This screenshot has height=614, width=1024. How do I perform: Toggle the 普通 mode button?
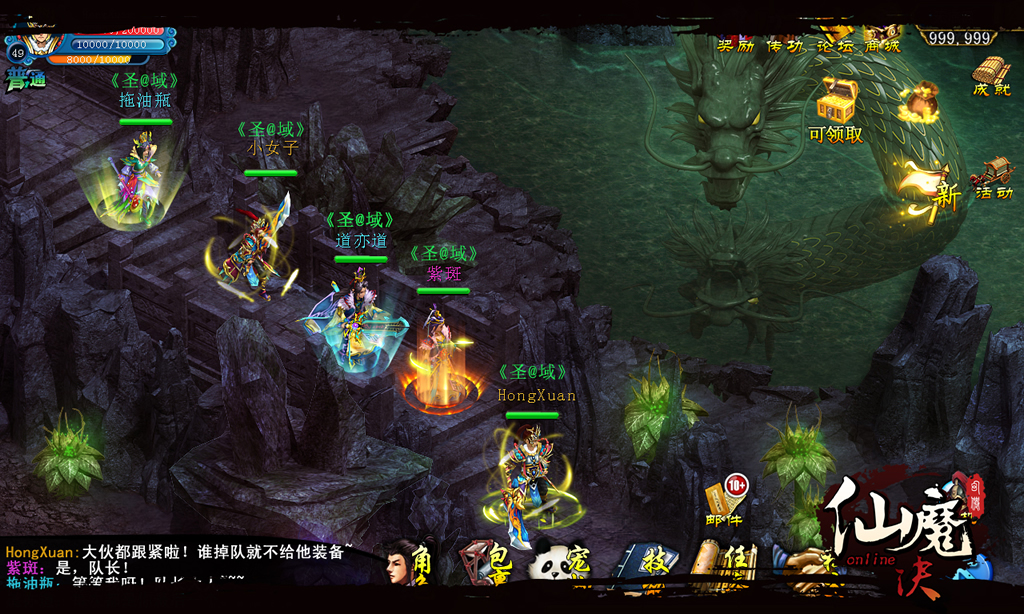pyautogui.click(x=26, y=79)
